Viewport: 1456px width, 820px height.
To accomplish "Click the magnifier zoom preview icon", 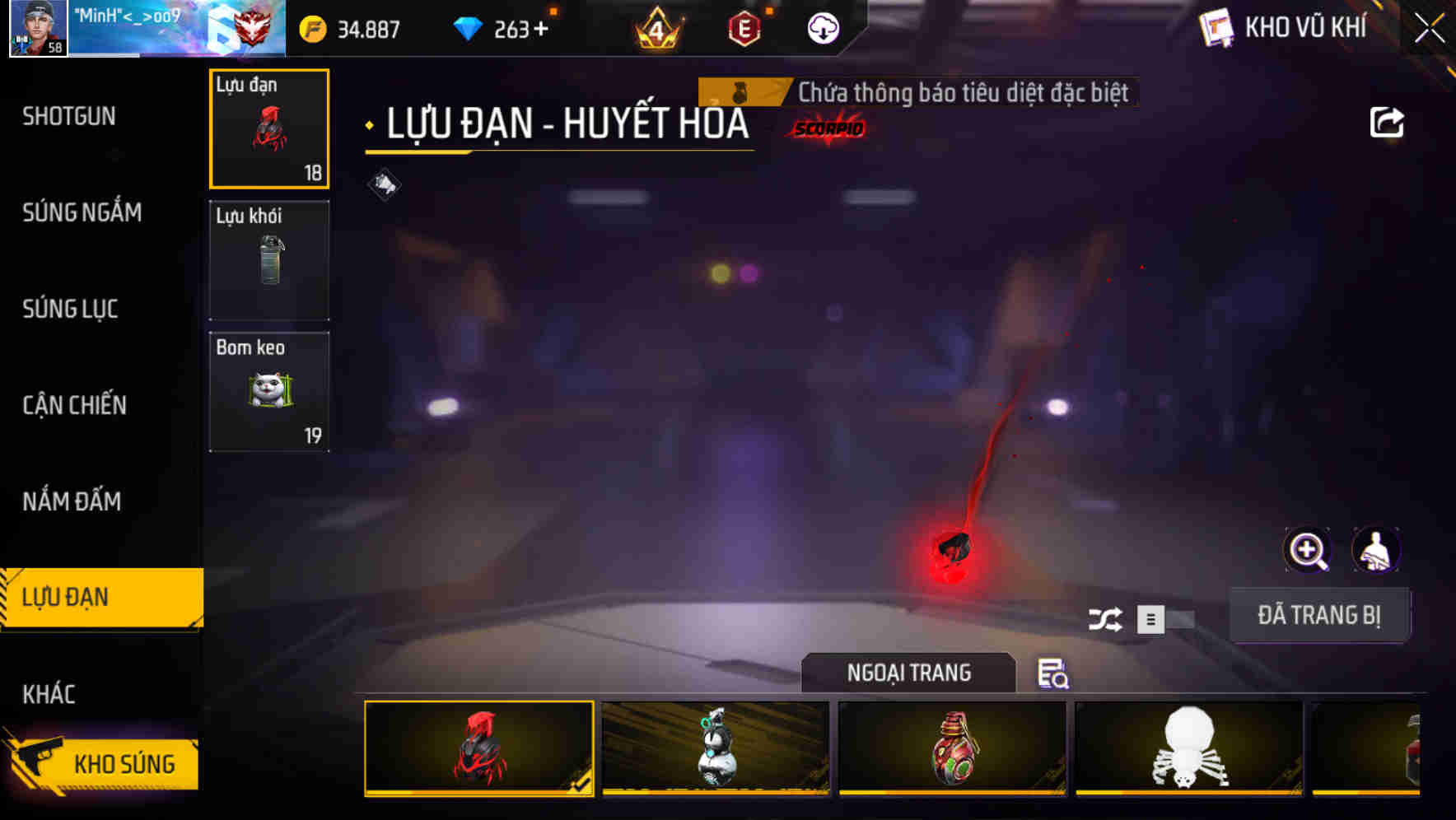I will [1308, 550].
